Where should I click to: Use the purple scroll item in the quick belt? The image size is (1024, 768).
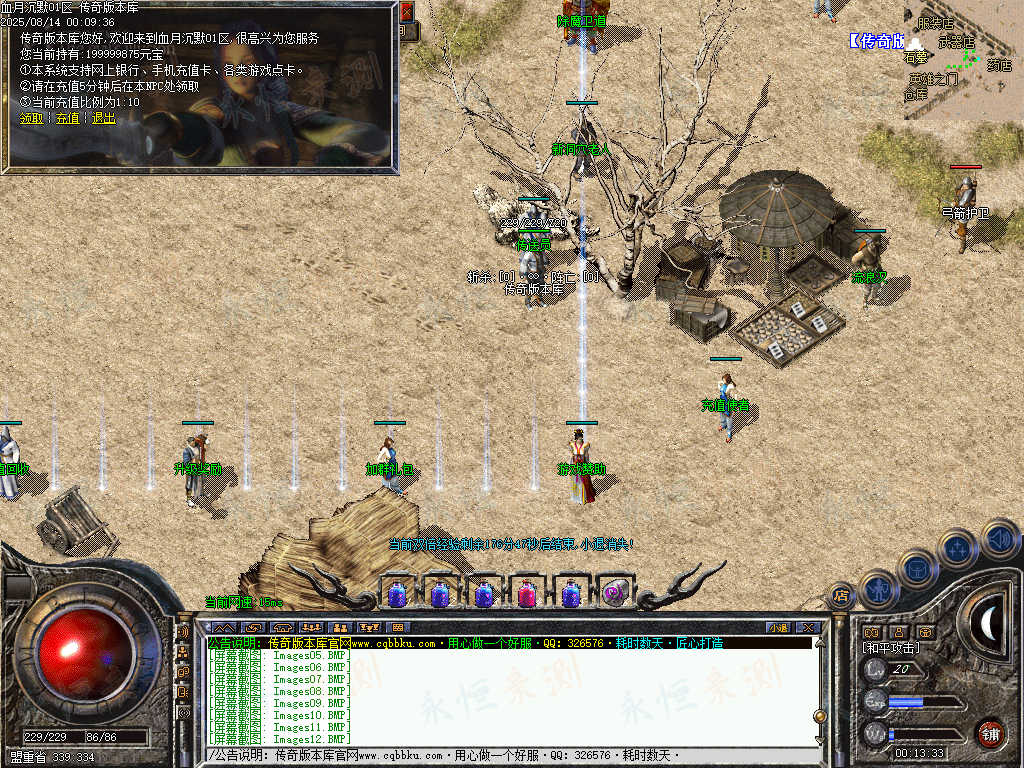coord(614,594)
